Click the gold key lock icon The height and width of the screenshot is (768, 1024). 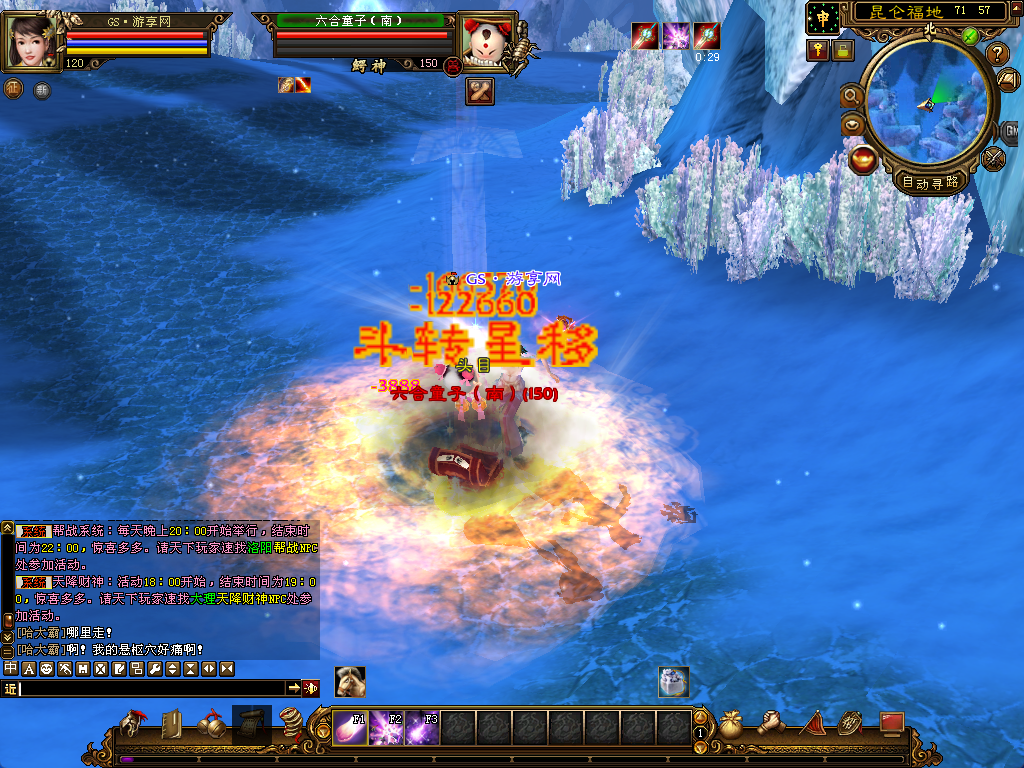point(818,49)
